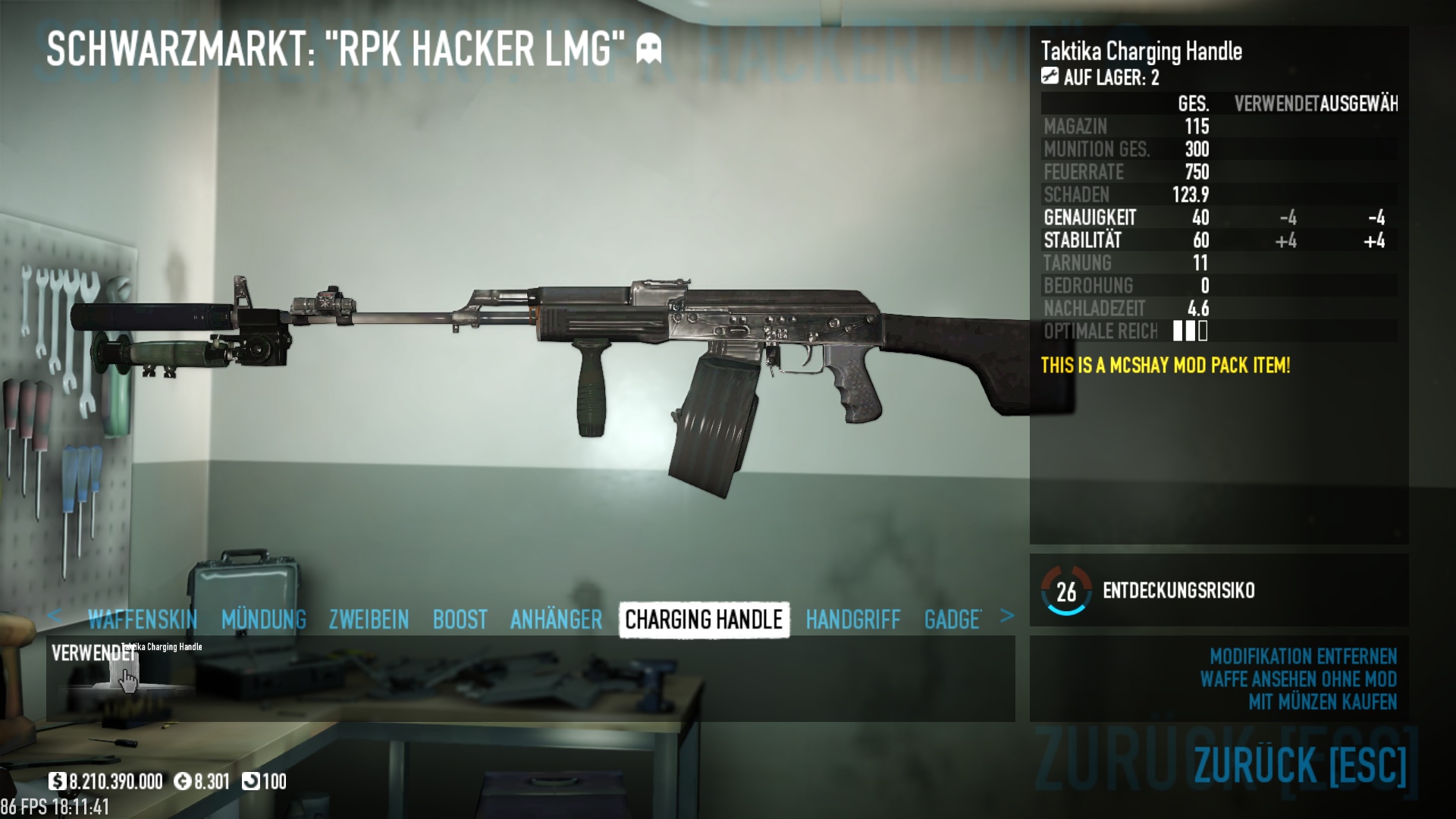Image resolution: width=1456 pixels, height=819 pixels.
Task: Switch to the Handgriff tab
Action: [x=852, y=620]
